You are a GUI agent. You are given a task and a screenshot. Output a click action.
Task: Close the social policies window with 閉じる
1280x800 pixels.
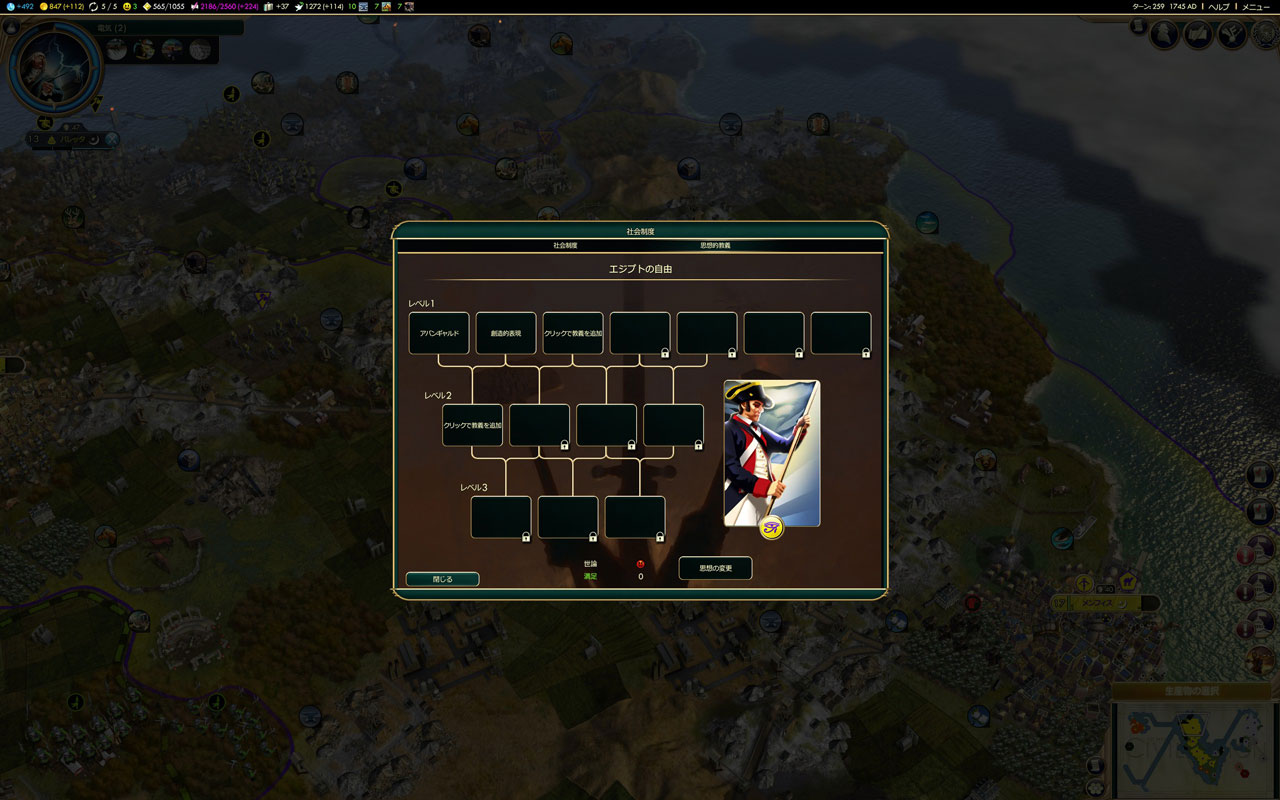click(x=442, y=579)
